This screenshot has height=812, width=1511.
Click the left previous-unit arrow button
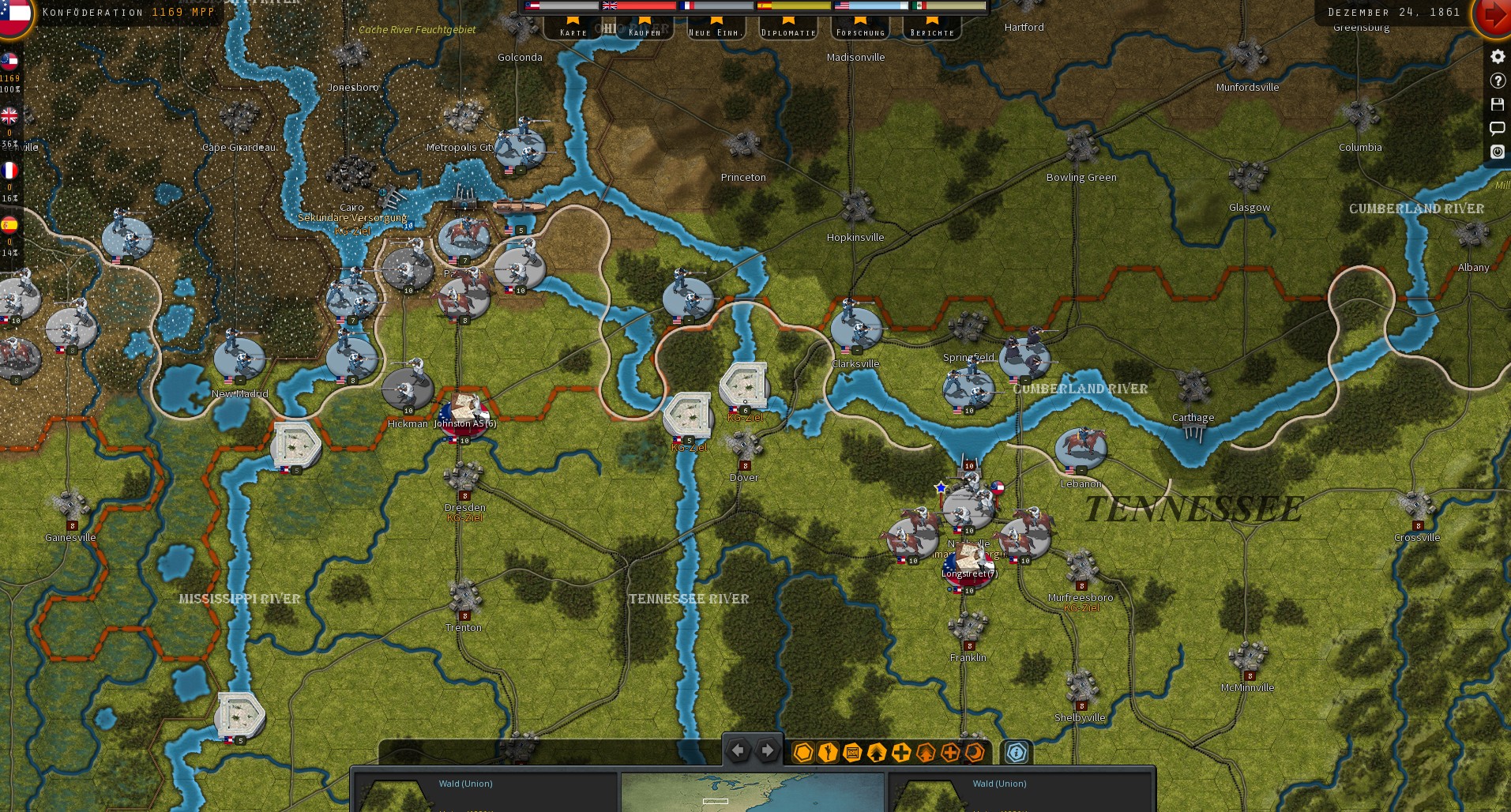pyautogui.click(x=739, y=750)
